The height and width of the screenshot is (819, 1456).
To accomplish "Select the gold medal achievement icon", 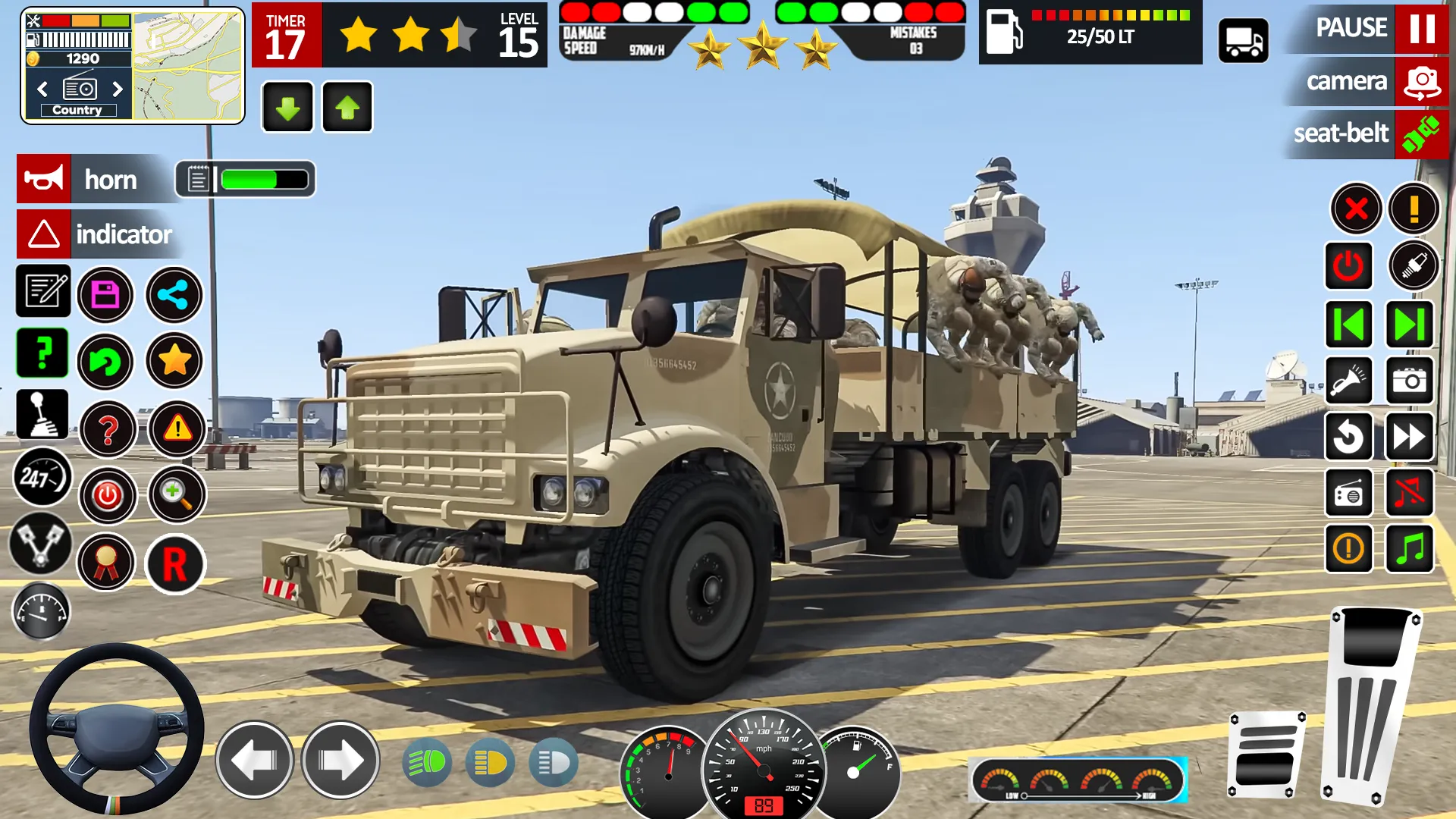I will pyautogui.click(x=106, y=561).
